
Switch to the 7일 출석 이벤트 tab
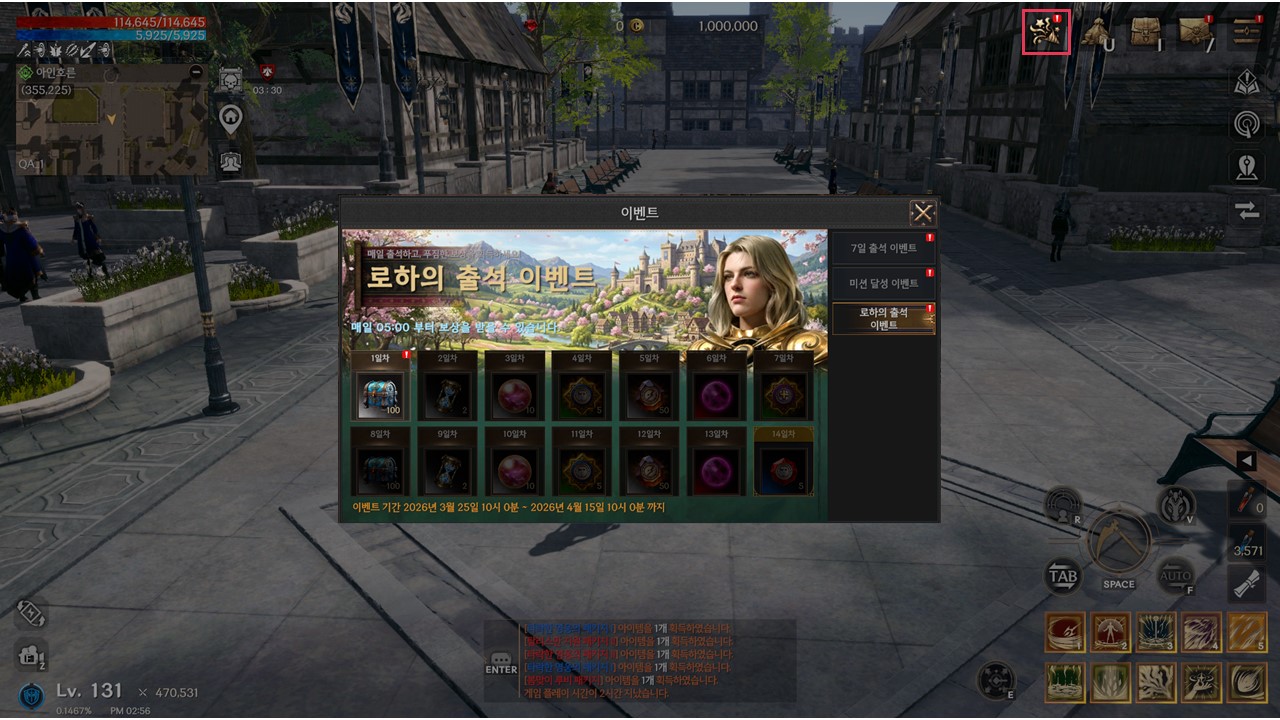pos(883,248)
